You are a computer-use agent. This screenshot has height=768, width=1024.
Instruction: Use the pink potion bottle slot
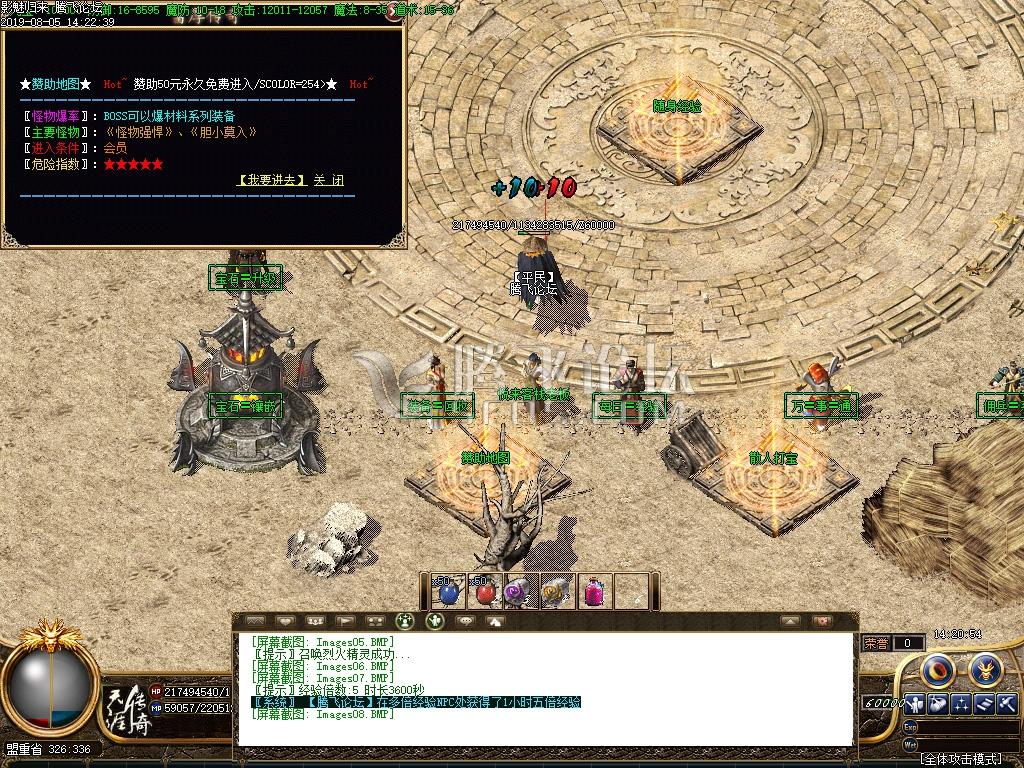(595, 592)
